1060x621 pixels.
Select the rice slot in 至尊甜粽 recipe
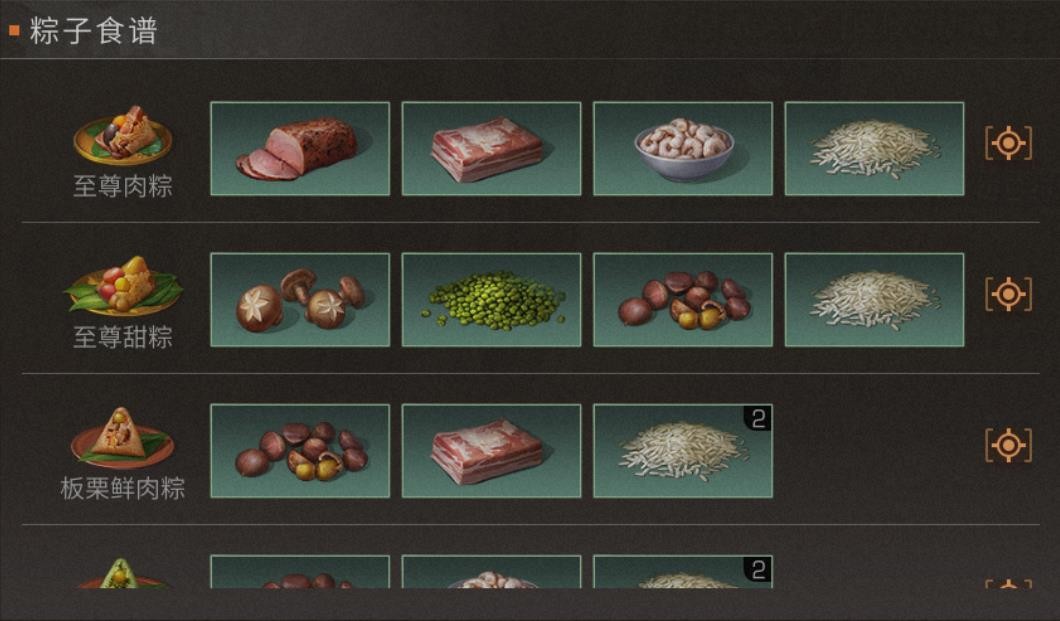874,300
